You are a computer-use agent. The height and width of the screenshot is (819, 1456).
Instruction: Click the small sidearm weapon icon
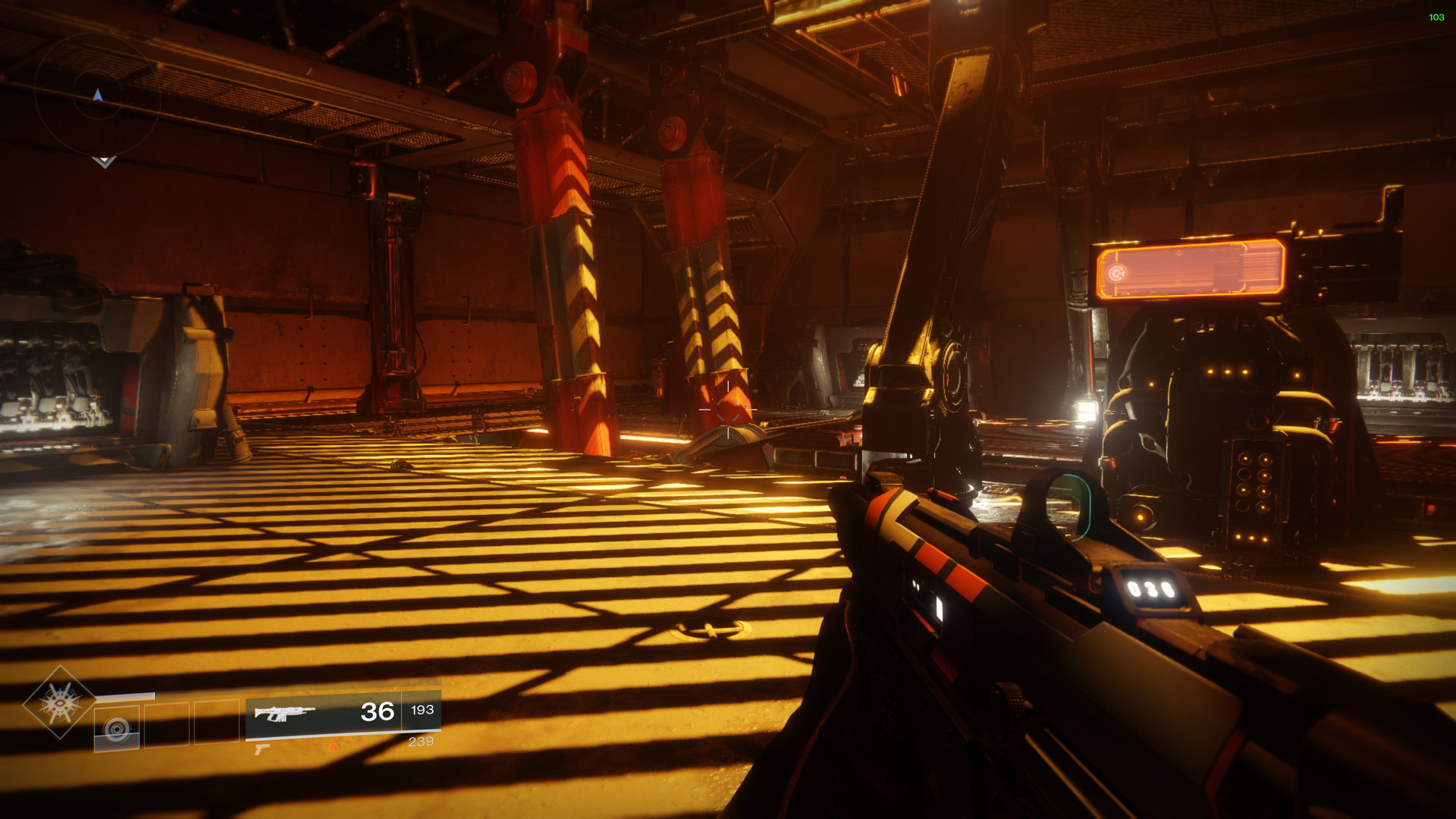[262, 750]
